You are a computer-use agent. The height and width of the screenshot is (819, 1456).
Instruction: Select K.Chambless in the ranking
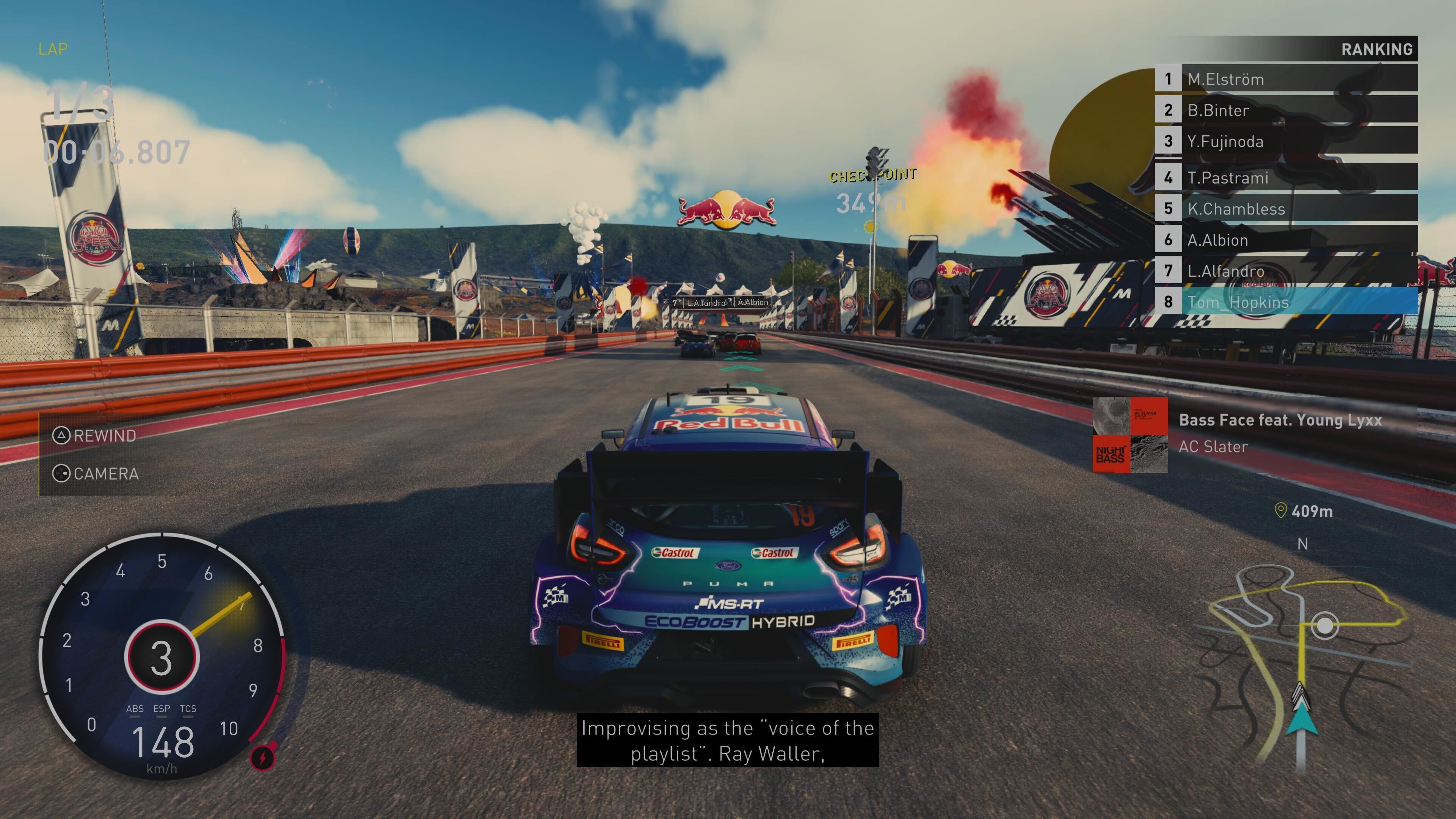pos(1285,209)
